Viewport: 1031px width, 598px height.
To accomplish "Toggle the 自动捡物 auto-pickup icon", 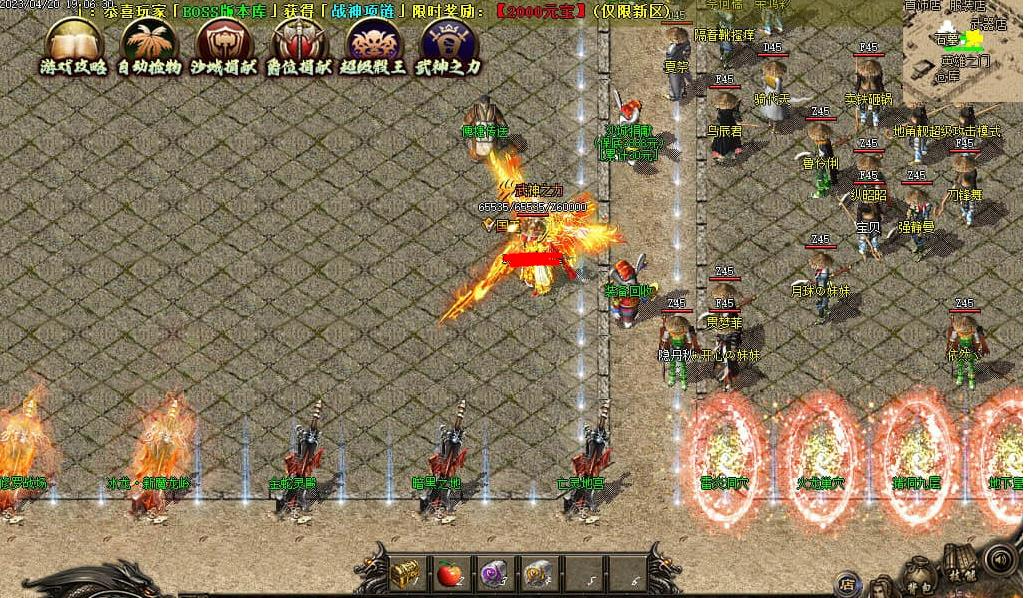I will [x=149, y=44].
